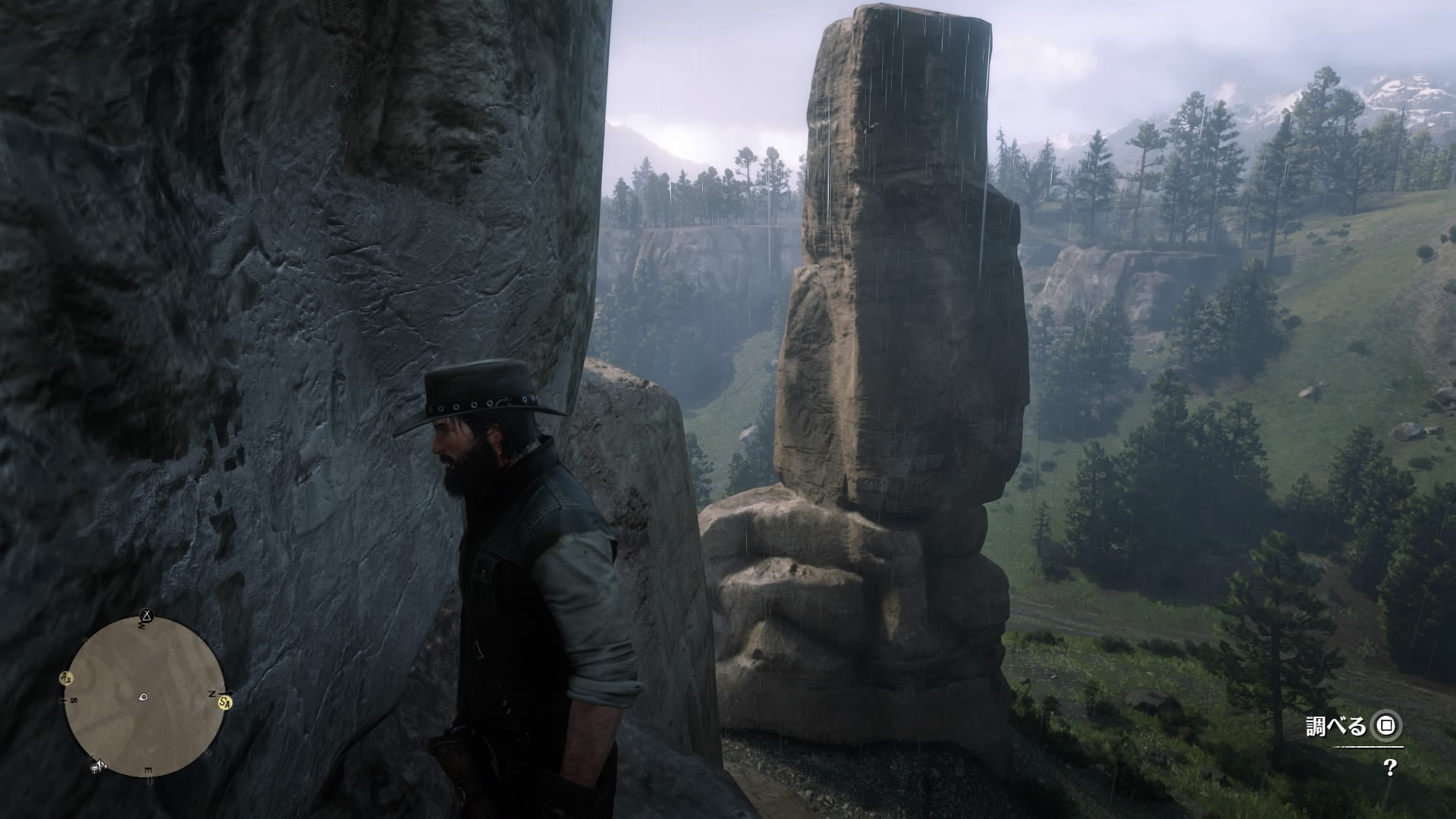
Task: Click the white player position marker
Action: coord(143,697)
